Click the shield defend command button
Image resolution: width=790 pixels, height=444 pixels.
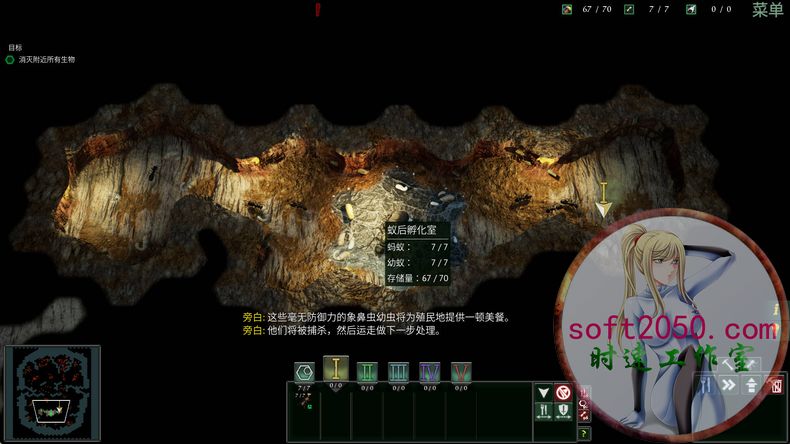[563, 411]
